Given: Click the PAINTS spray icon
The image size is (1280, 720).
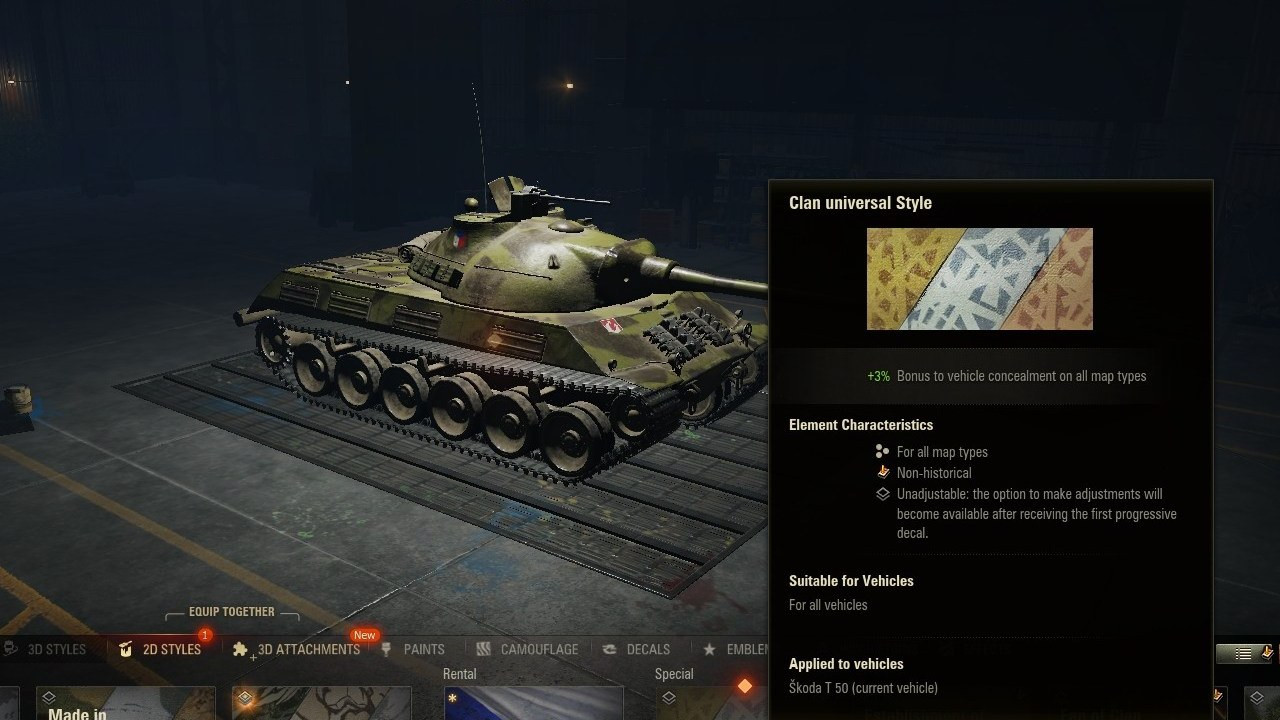Looking at the screenshot, I should pos(385,649).
